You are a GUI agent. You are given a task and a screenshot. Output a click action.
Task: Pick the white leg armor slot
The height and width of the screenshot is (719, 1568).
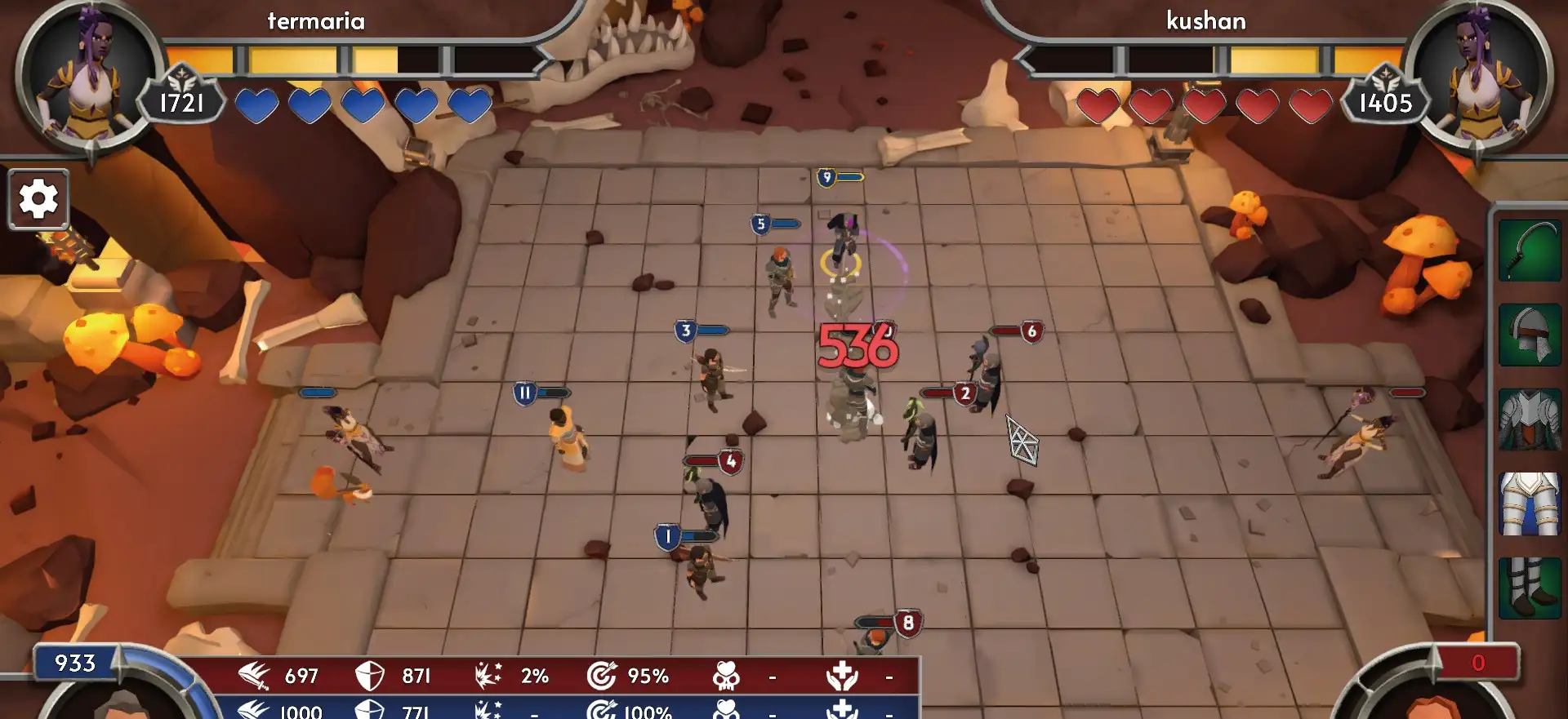(1530, 504)
